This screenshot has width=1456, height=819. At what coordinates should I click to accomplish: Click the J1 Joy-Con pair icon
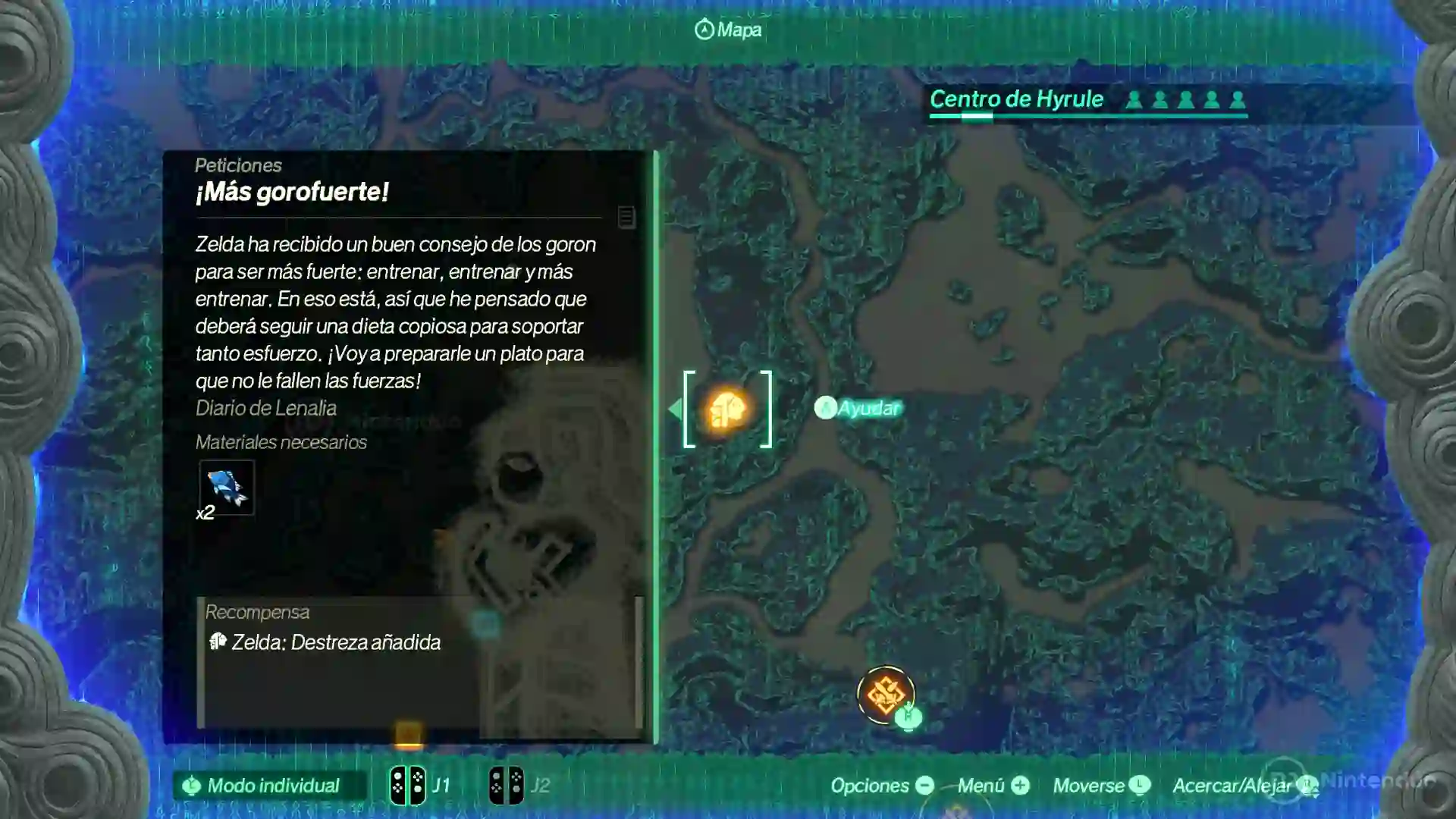(x=407, y=785)
